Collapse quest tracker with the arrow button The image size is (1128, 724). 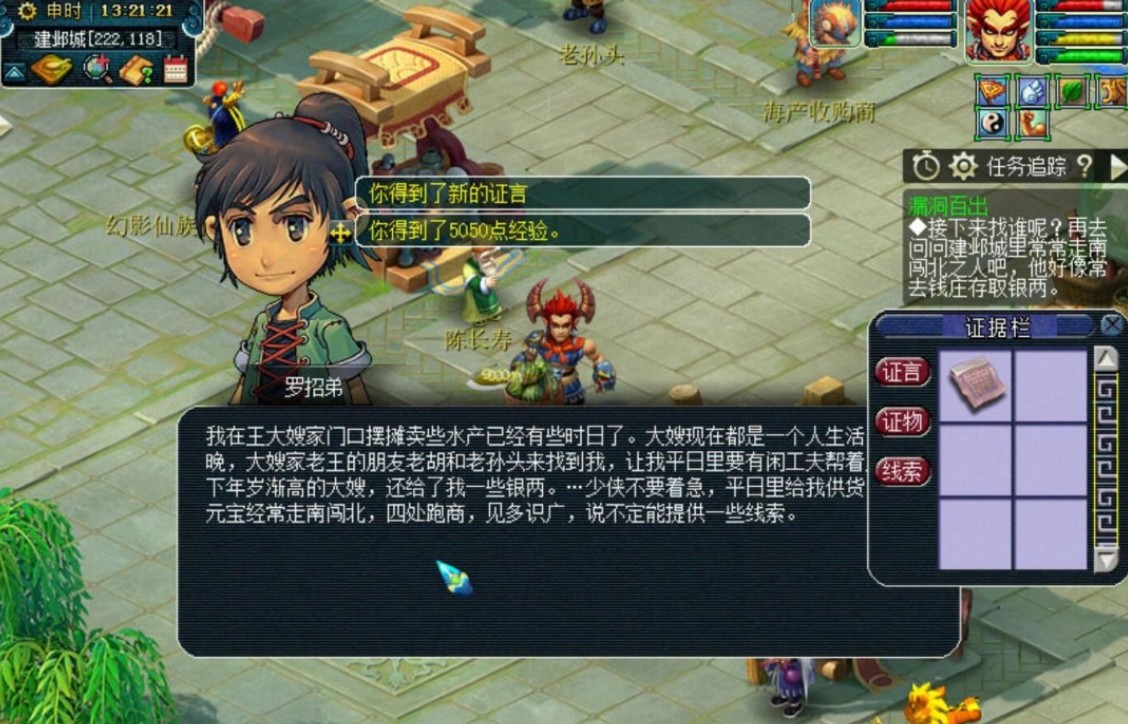(1118, 166)
